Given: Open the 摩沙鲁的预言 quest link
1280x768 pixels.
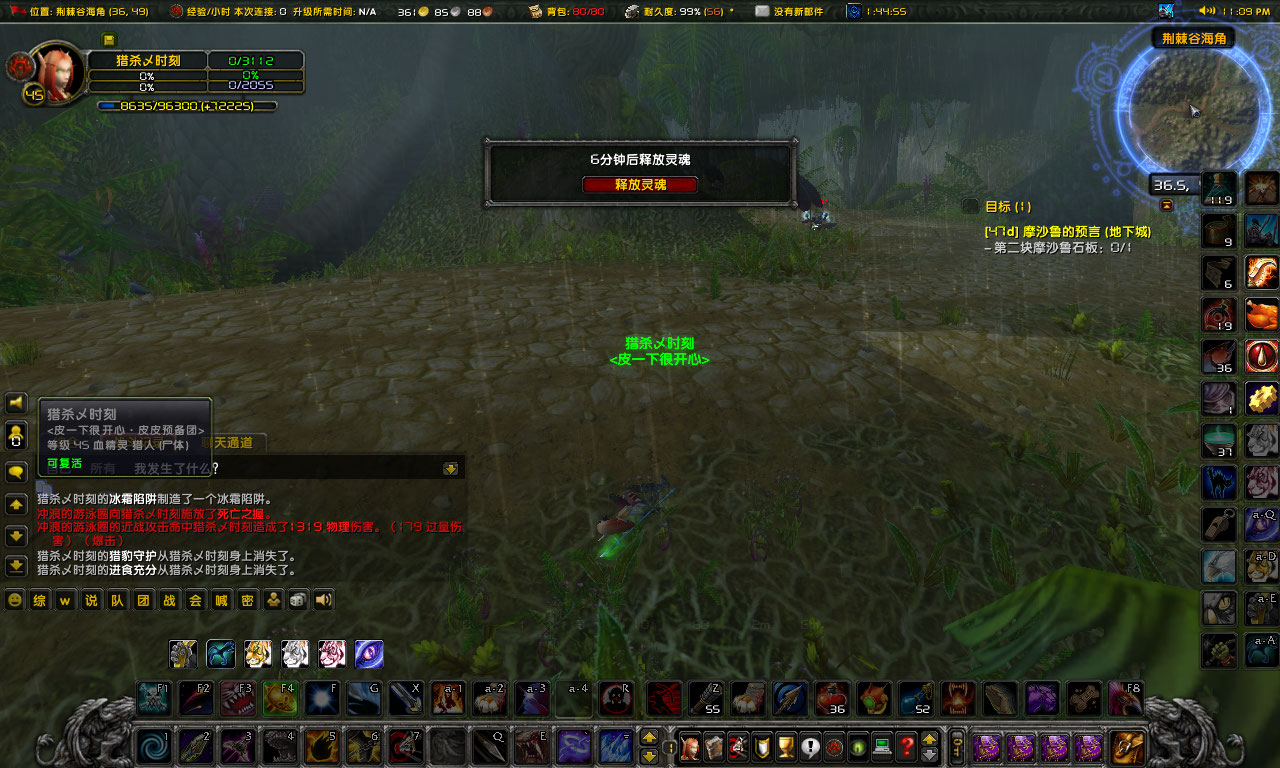Looking at the screenshot, I should 1063,230.
